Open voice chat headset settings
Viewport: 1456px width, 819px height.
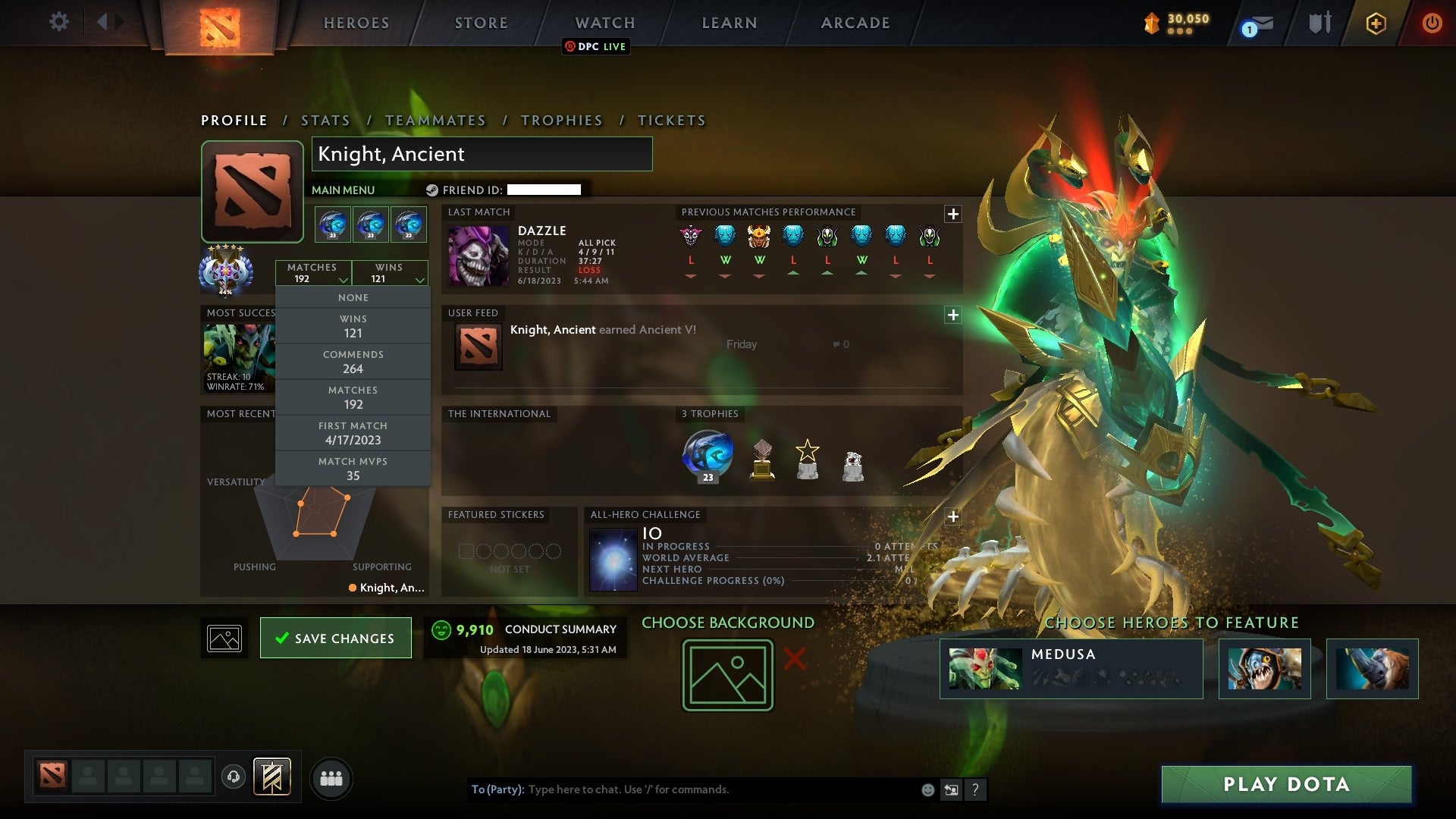pos(233,777)
